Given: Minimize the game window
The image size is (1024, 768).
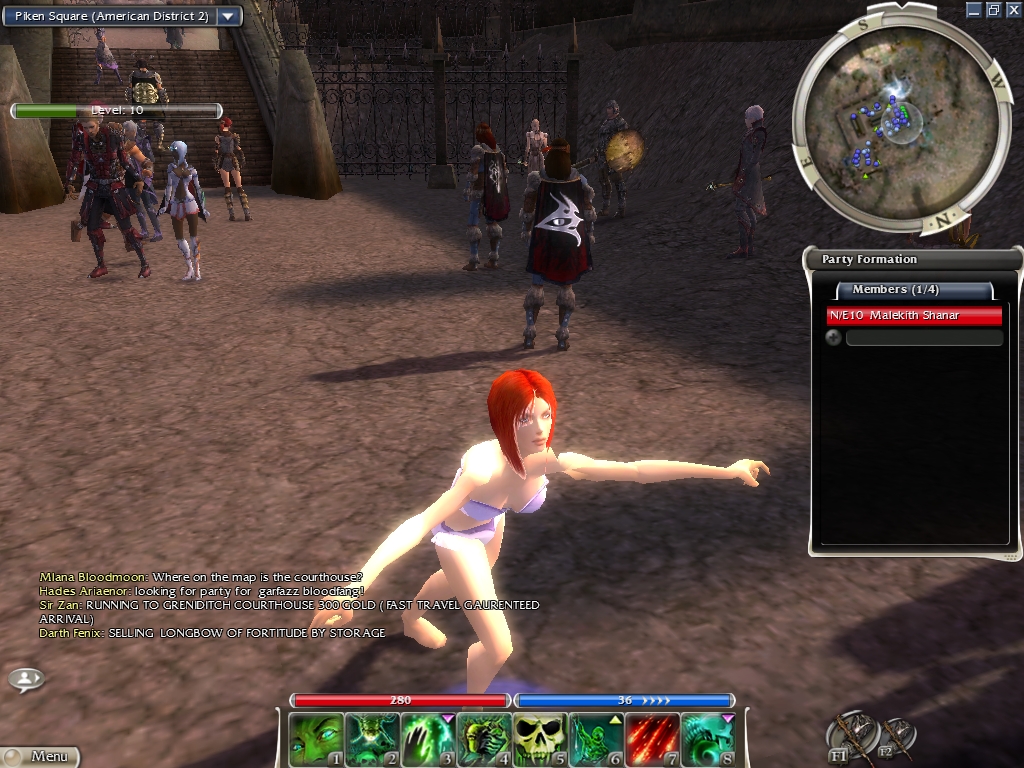Looking at the screenshot, I should 974,9.
